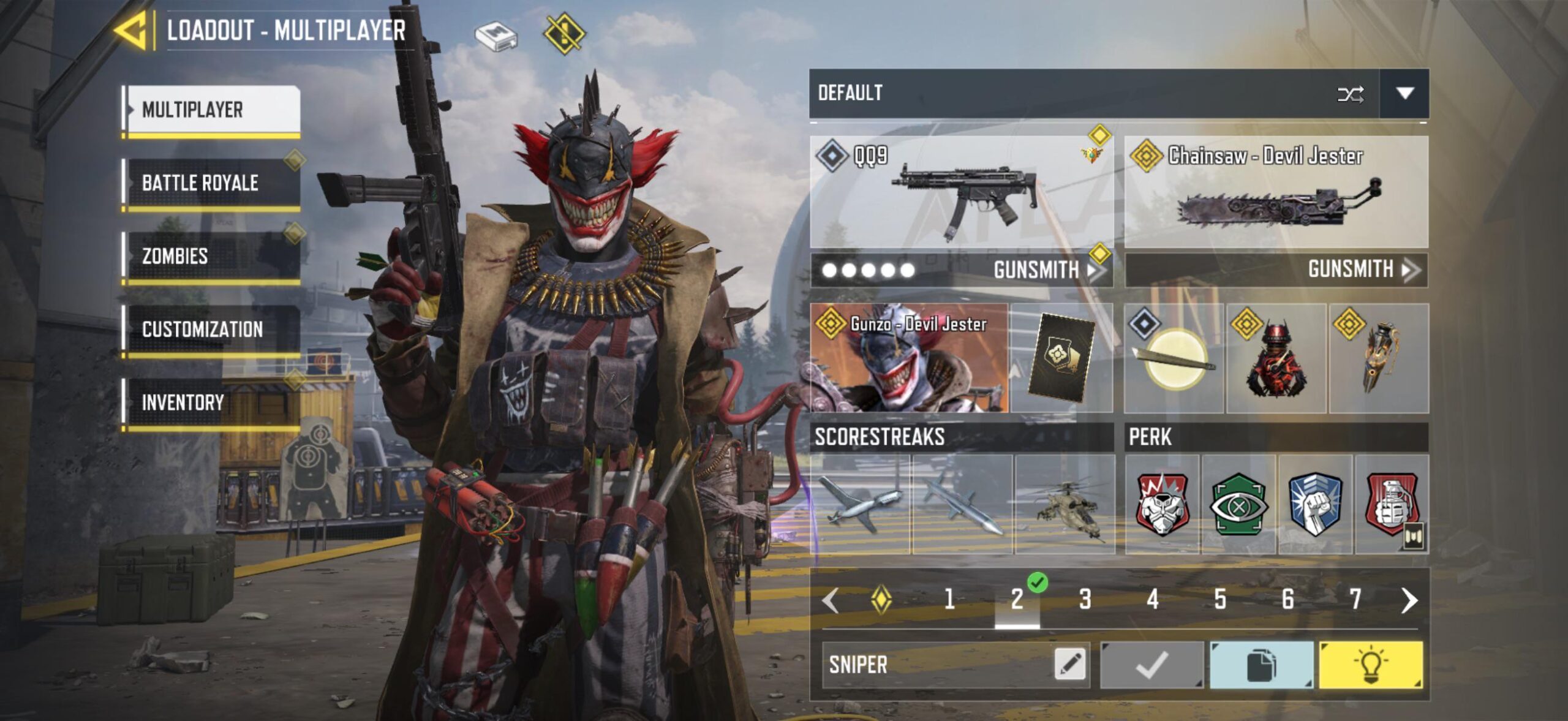1568x721 pixels.
Task: Copy the loadout with the blue button
Action: click(1261, 665)
